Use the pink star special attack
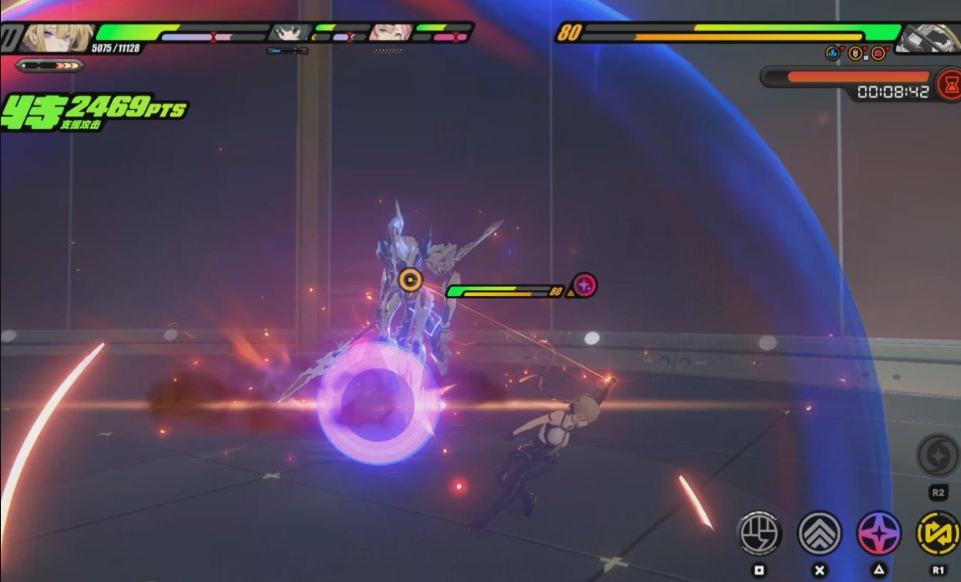Screen dimensions: 961x582 (879, 533)
